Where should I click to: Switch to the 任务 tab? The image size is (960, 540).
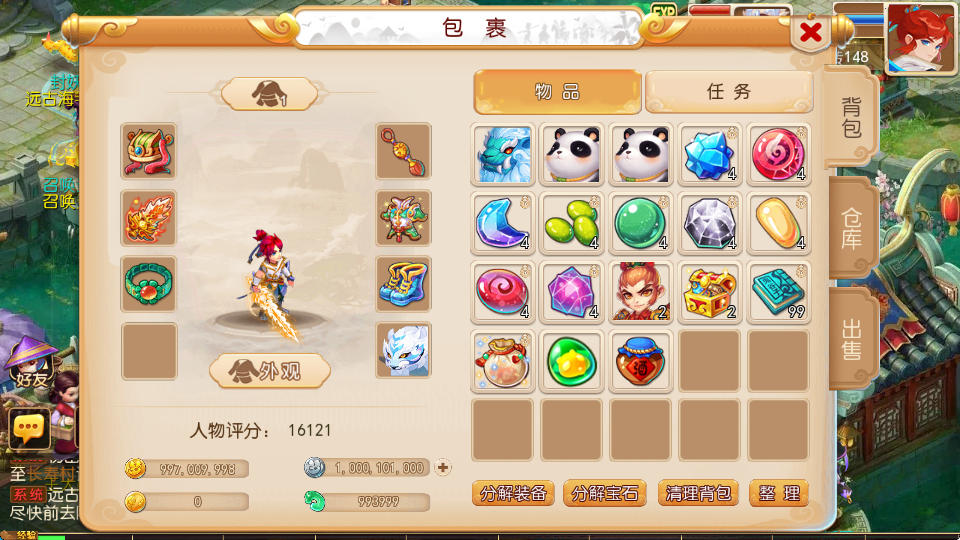728,92
